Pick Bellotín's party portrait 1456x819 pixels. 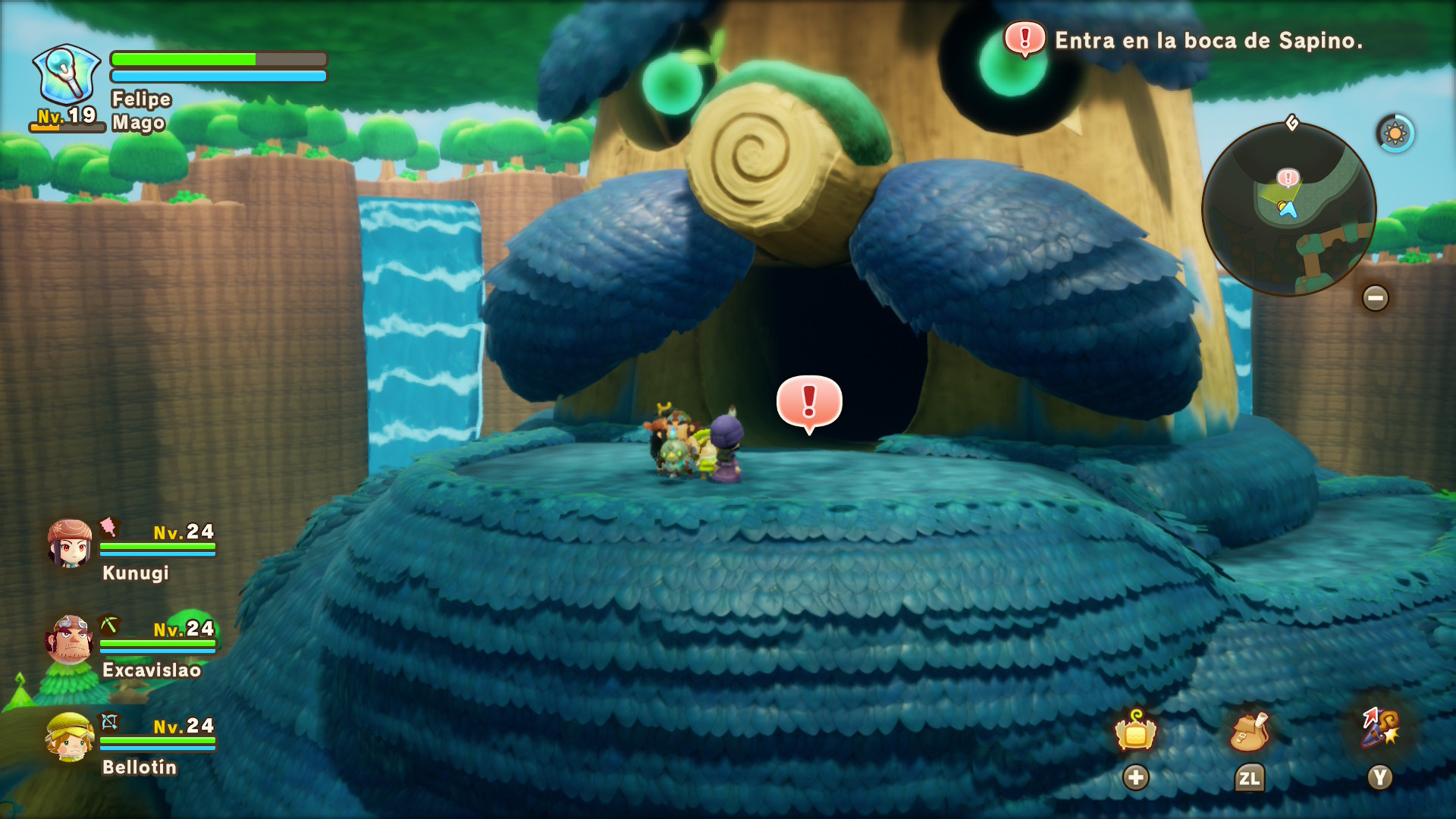pos(70,737)
